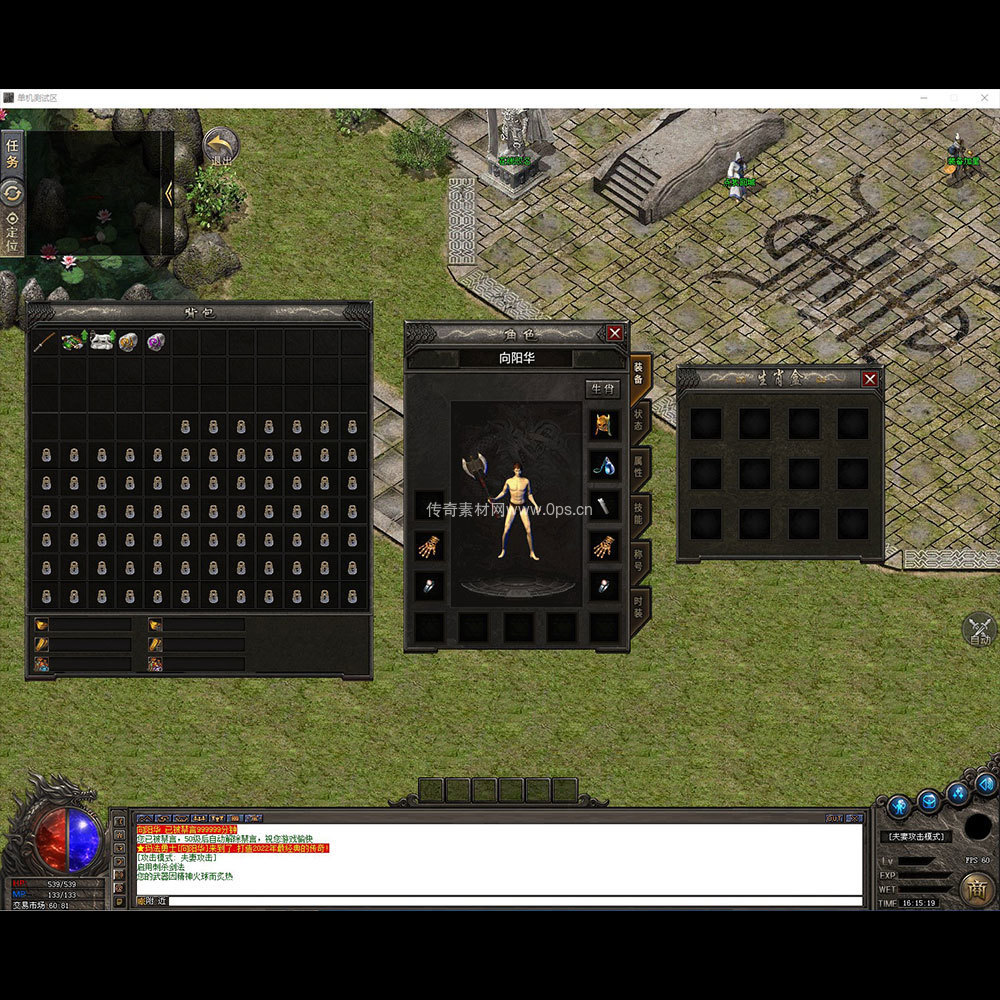The height and width of the screenshot is (1000, 1000).
Task: Switch to the 技能 skills tab
Action: (639, 512)
